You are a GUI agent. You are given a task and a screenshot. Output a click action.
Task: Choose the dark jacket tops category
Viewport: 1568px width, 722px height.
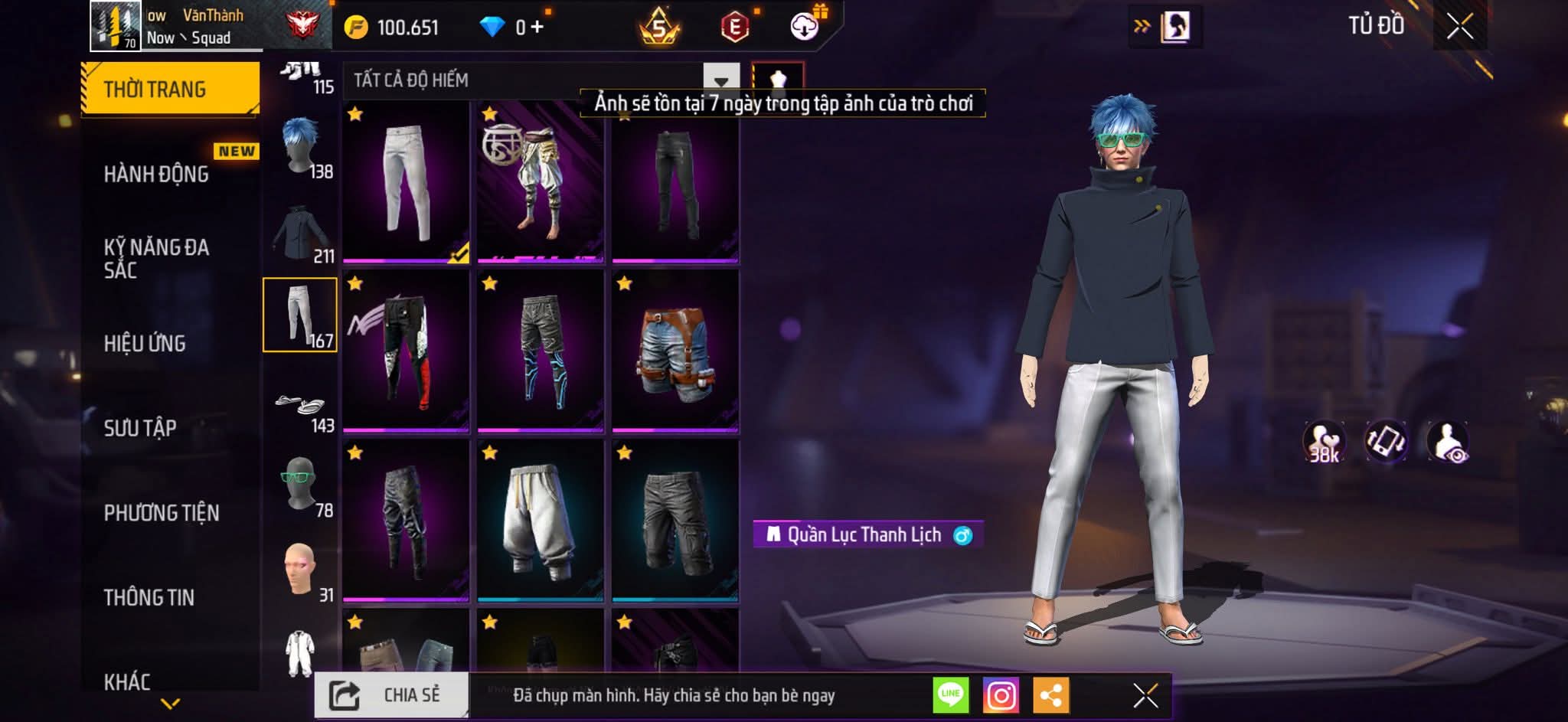click(x=300, y=233)
